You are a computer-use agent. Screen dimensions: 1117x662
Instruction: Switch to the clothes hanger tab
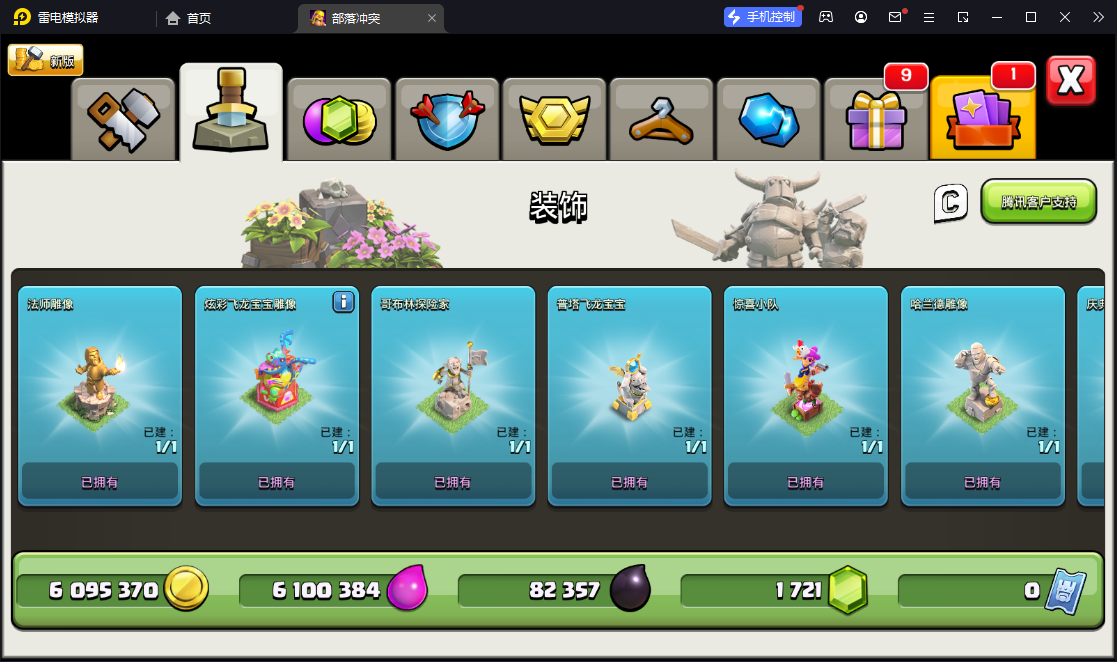point(662,120)
